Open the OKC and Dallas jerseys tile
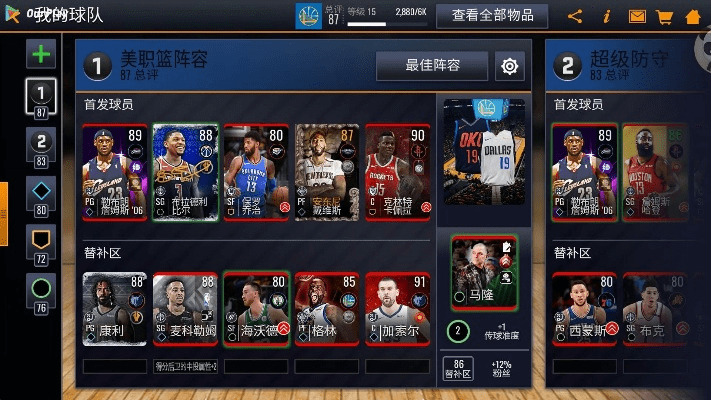This screenshot has height=400, width=711. pyautogui.click(x=484, y=150)
